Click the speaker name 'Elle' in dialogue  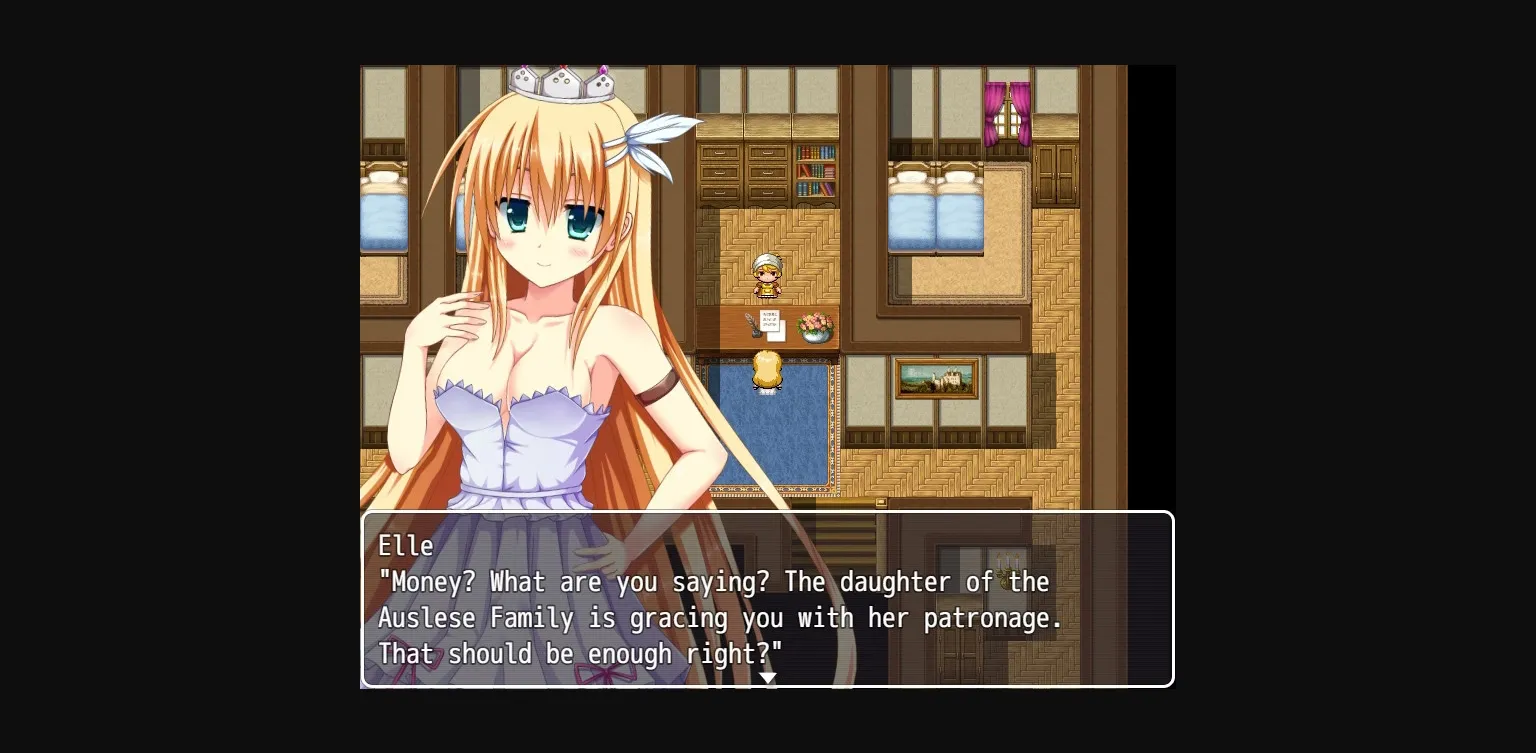(406, 546)
